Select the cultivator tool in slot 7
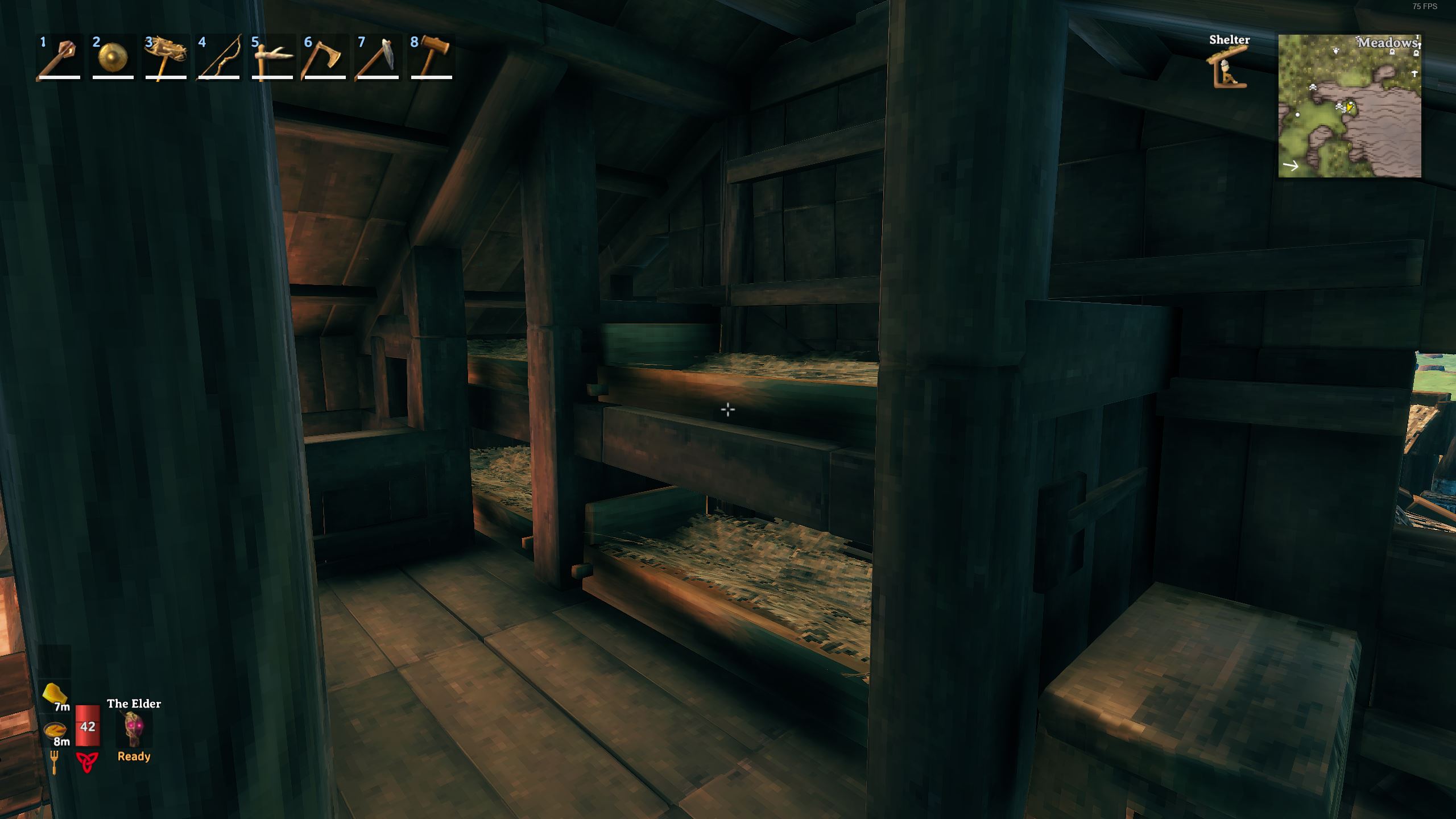Screen dimensions: 1456x819 click(377, 57)
